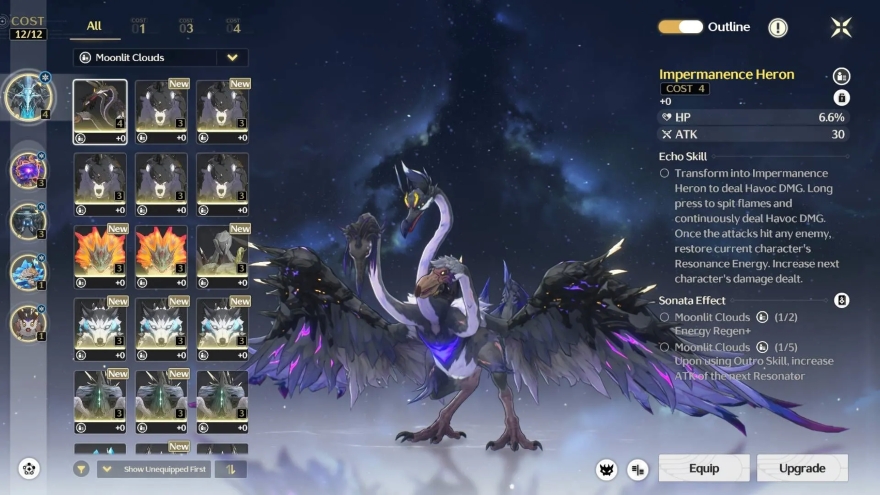Filter echoes by Cost 4 tab
This screenshot has width=880, height=495.
[x=233, y=26]
